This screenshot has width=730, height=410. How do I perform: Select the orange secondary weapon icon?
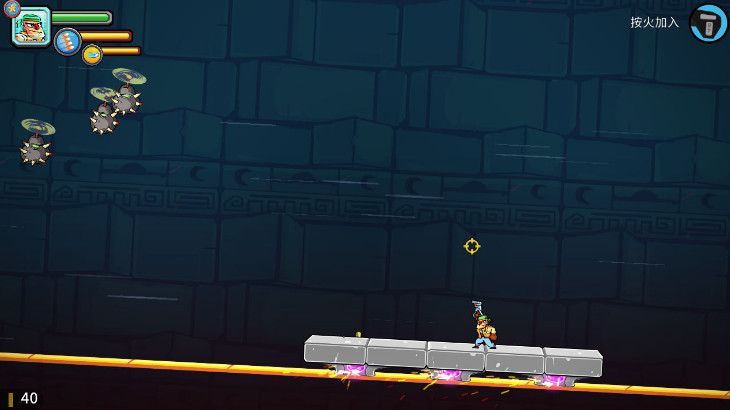click(92, 54)
